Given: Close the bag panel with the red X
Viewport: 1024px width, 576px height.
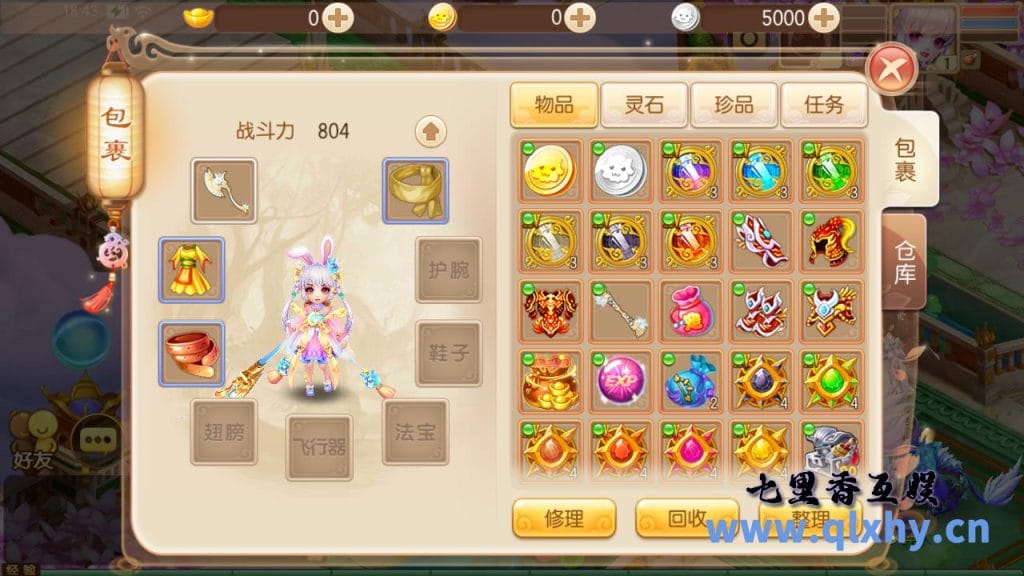Looking at the screenshot, I should (892, 71).
